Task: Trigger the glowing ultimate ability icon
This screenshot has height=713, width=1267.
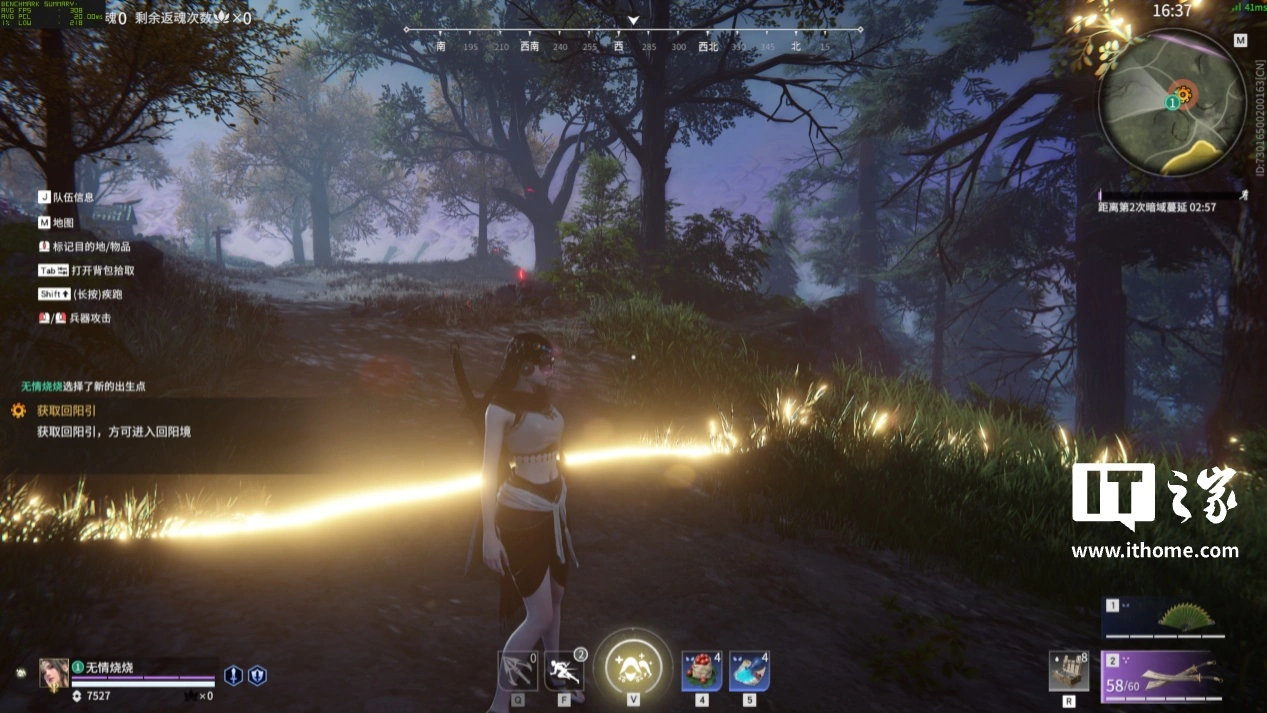Action: click(x=633, y=663)
